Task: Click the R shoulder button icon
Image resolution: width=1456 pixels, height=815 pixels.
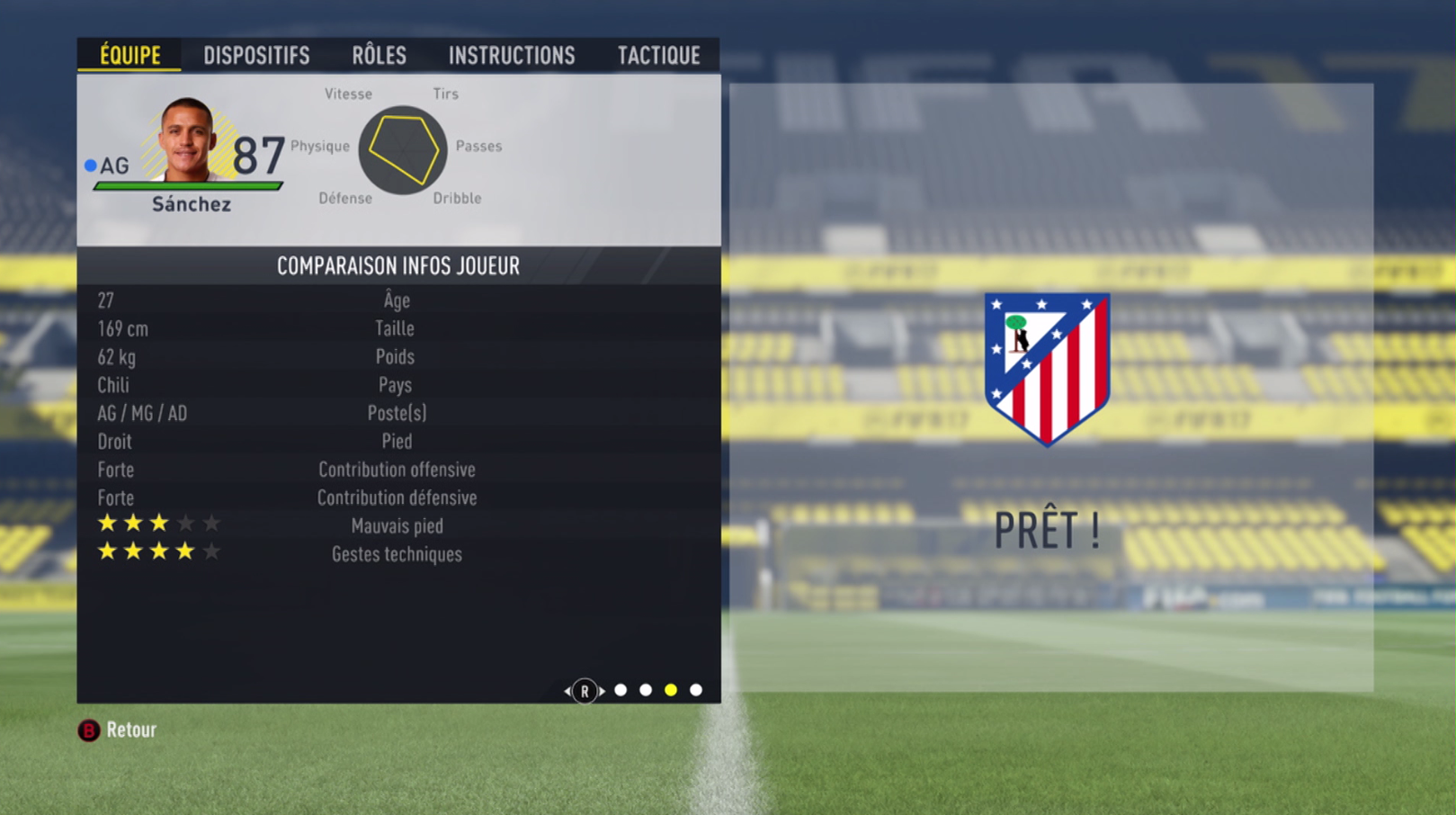Action: (x=585, y=690)
